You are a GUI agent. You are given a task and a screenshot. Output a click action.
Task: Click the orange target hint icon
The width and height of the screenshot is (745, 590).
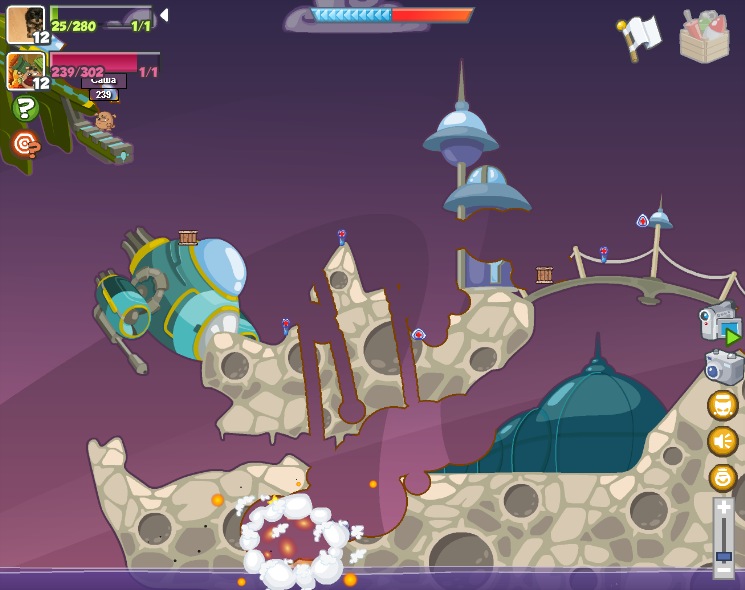[26, 145]
